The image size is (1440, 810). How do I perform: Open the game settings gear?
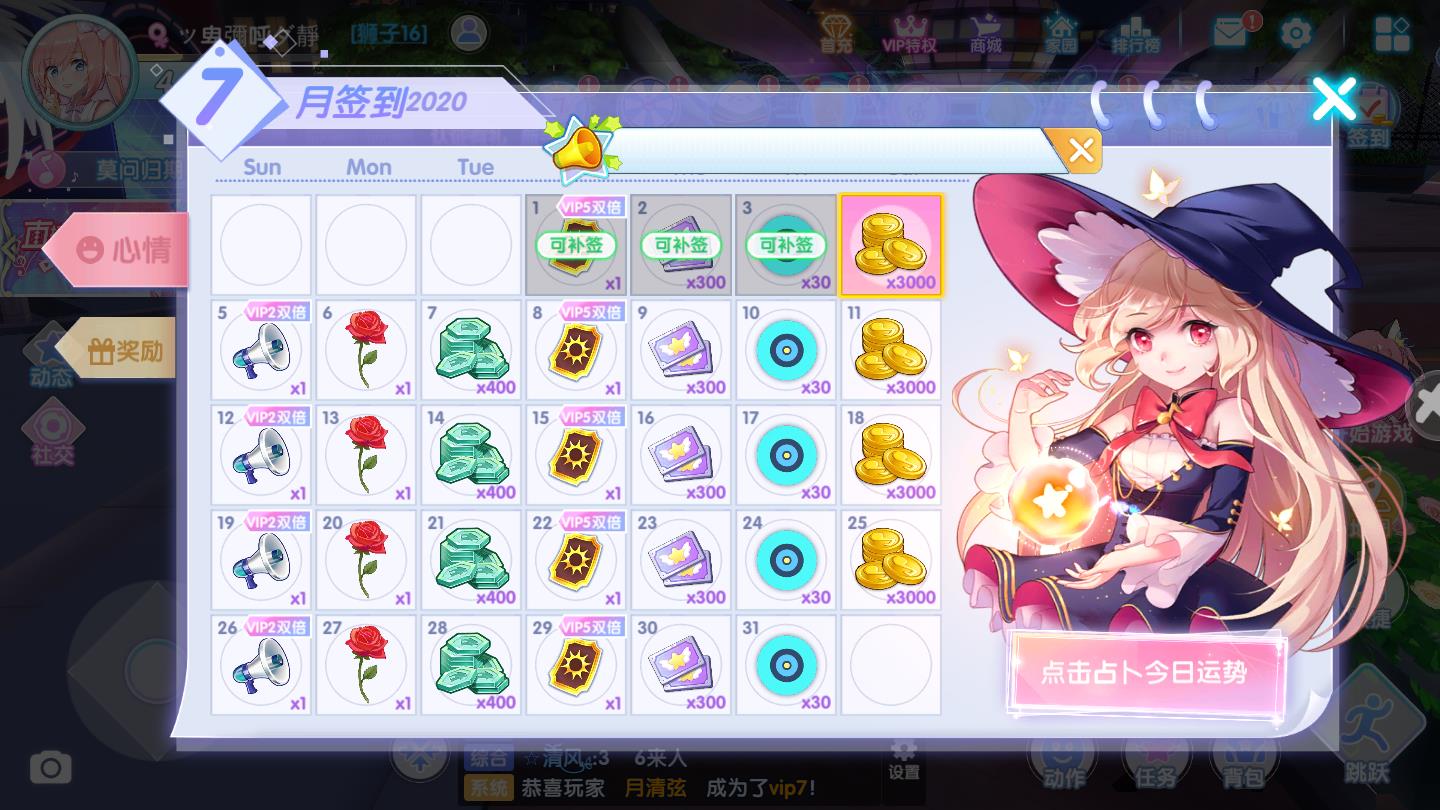(x=1296, y=33)
